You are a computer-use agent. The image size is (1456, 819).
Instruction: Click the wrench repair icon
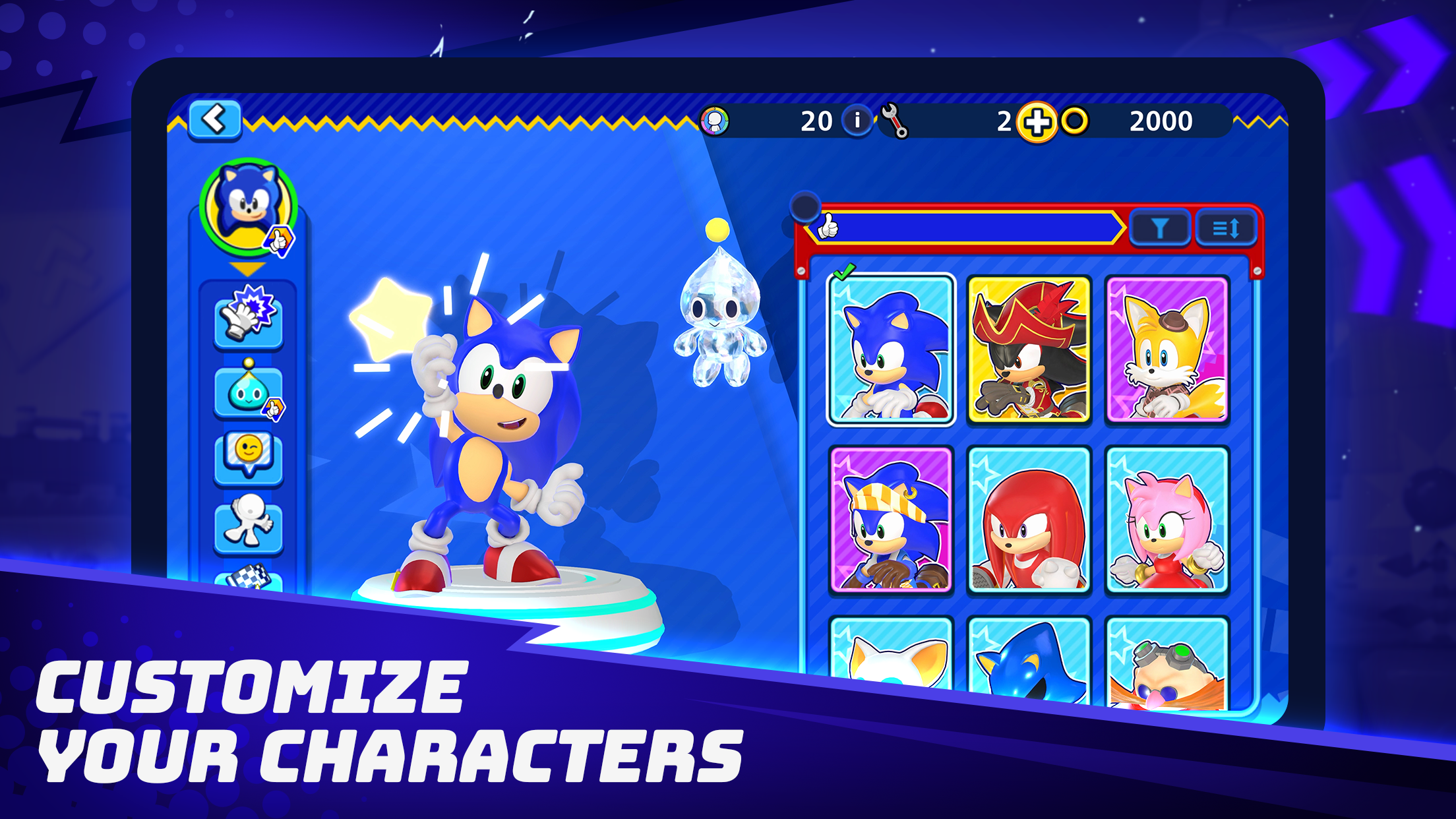click(894, 120)
